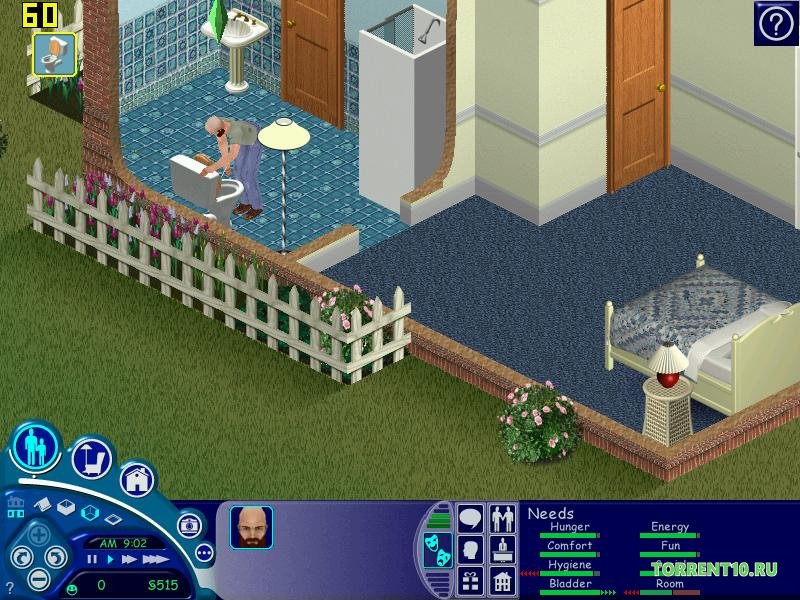Open the Personality panel with the speech bubble
The image size is (800, 600).
pos(470,519)
